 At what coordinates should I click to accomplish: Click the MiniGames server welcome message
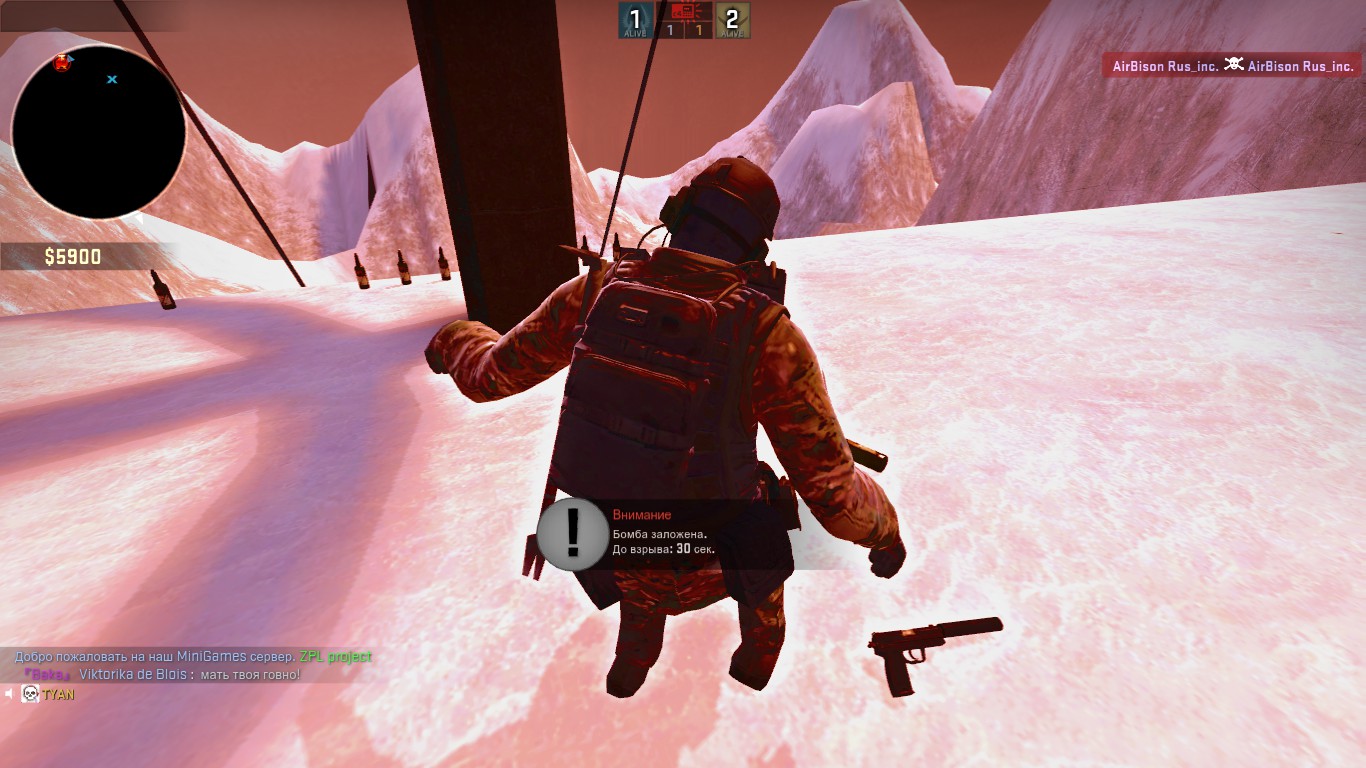click(192, 657)
